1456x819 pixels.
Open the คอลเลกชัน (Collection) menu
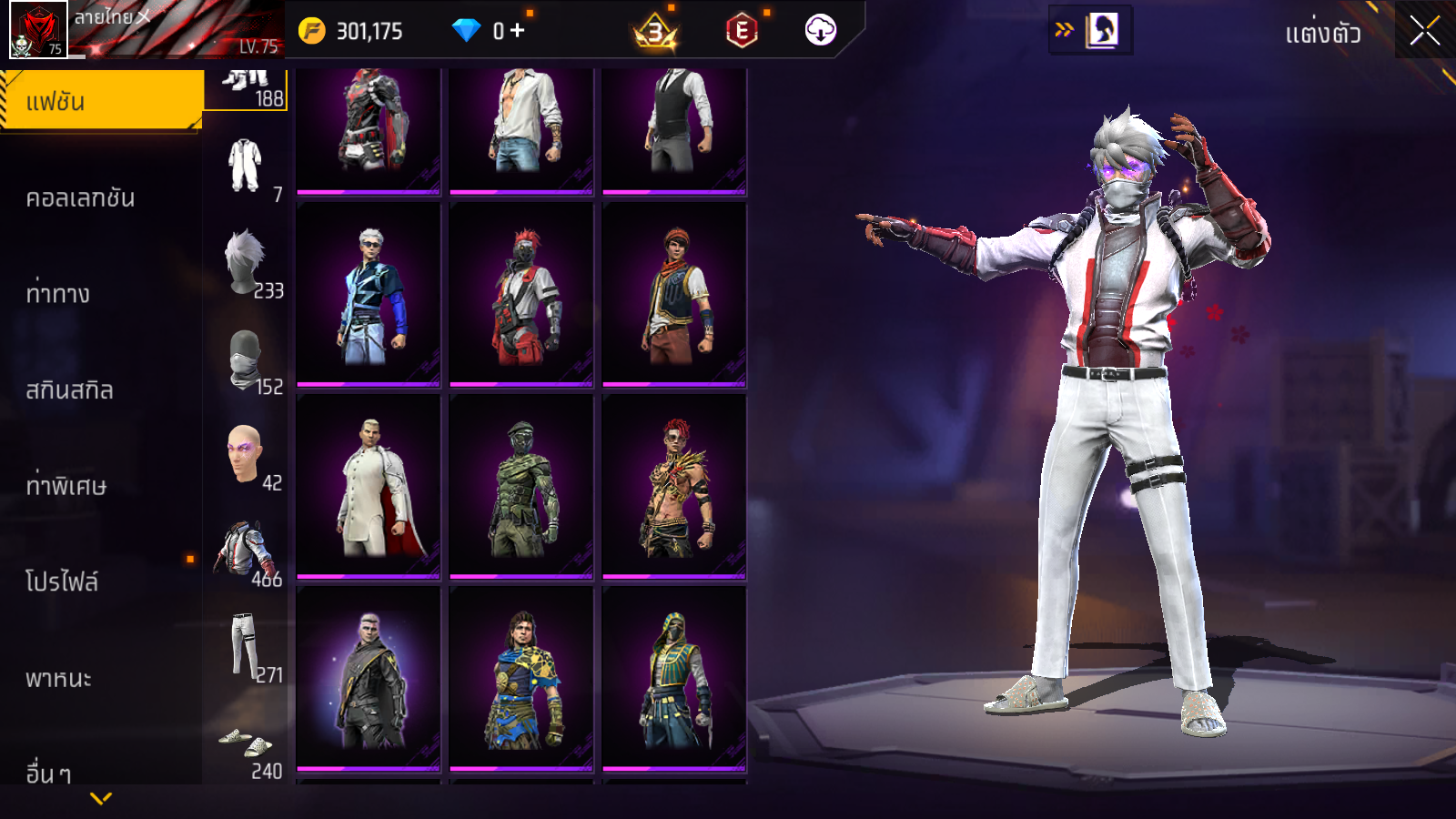pos(80,198)
